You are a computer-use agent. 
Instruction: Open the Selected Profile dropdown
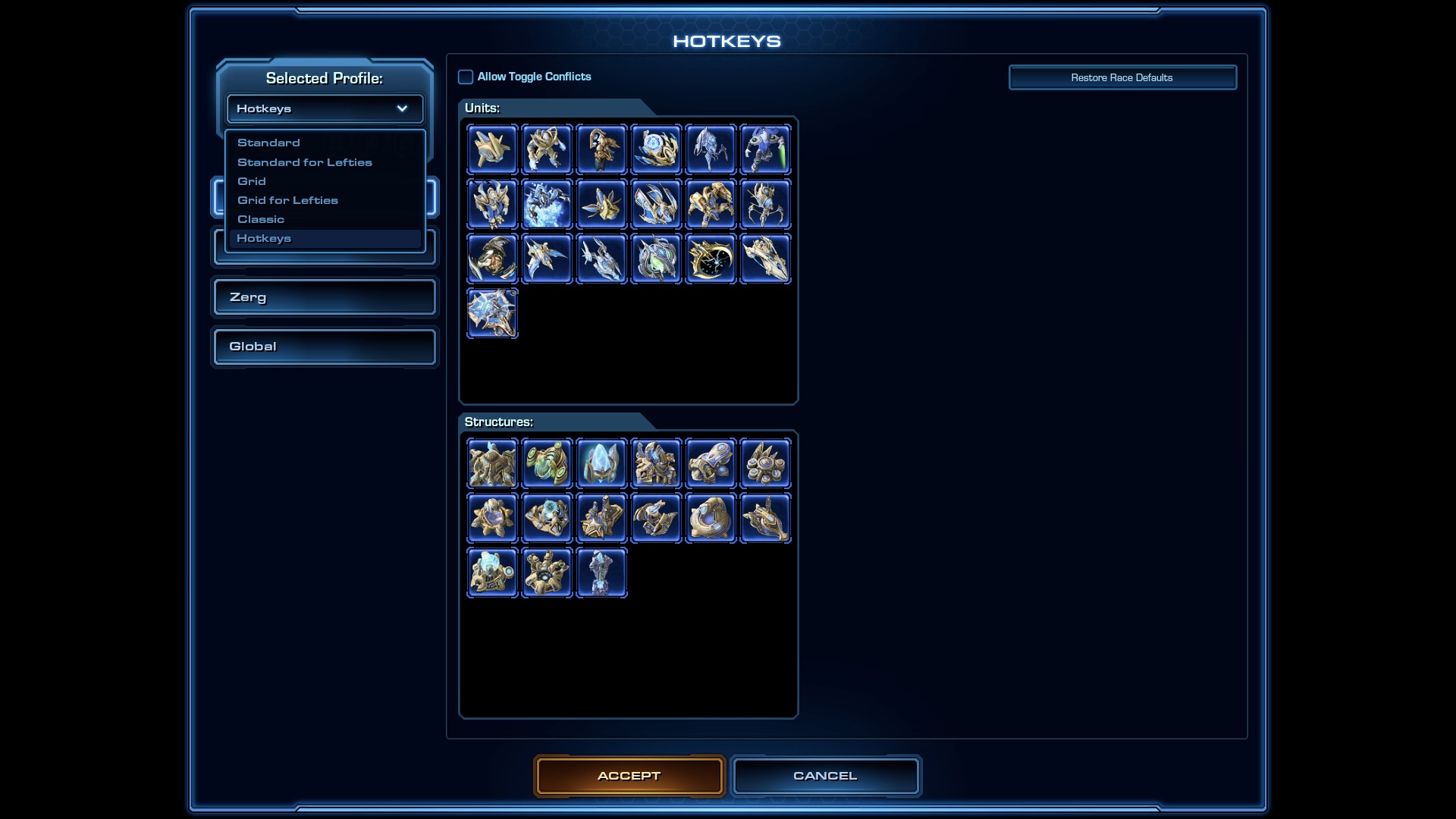(x=325, y=108)
